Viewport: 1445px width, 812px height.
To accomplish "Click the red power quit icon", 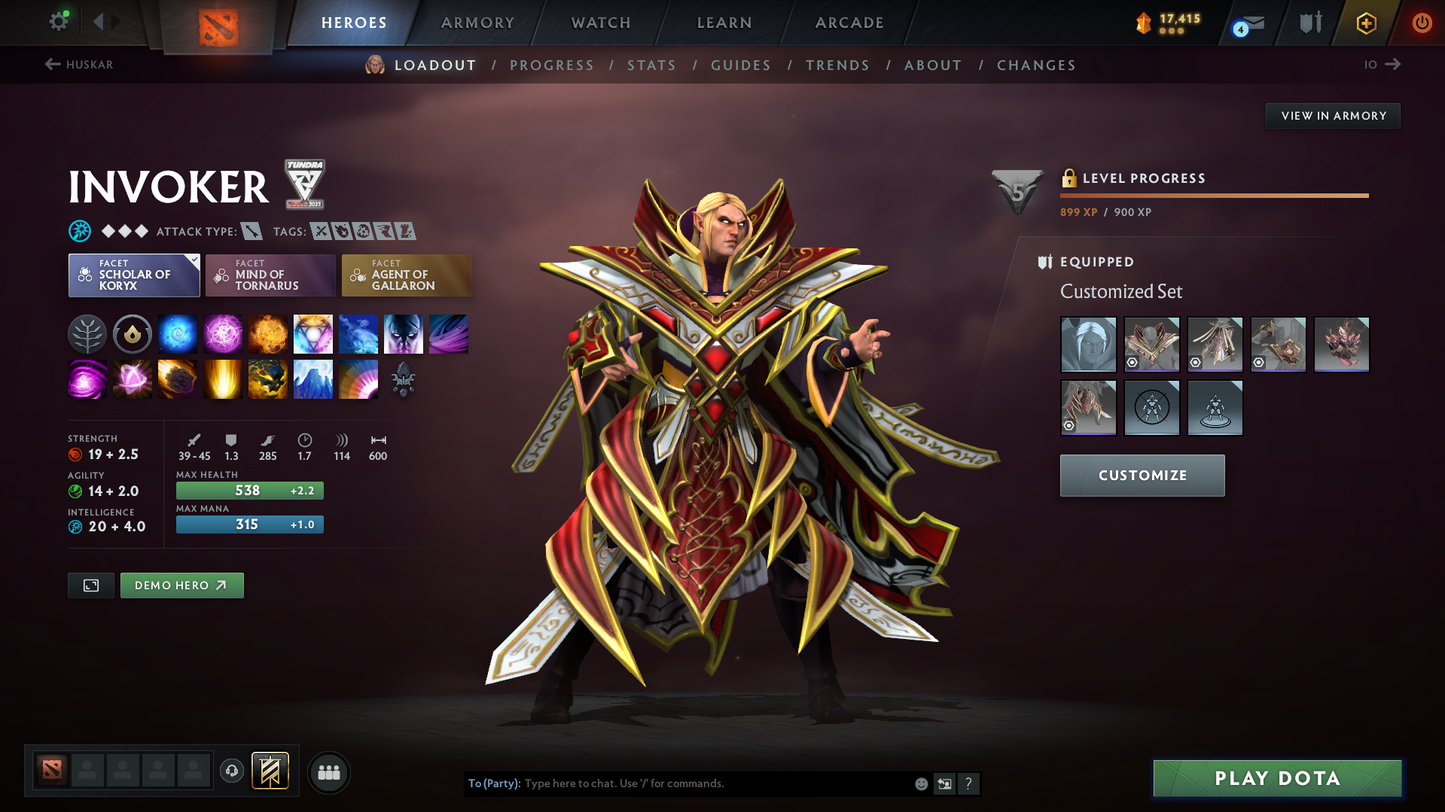I will (1421, 23).
